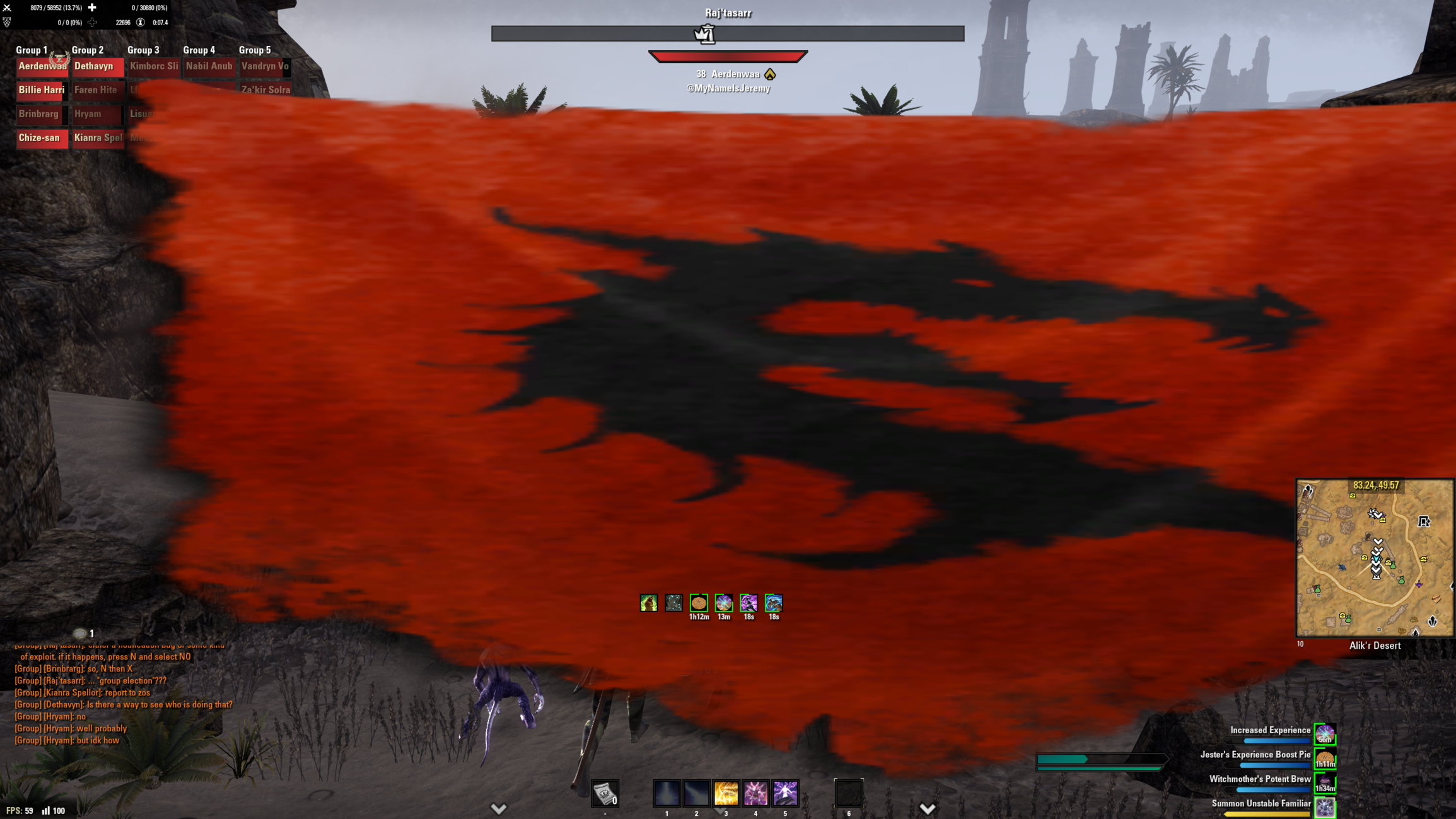The image size is (1456, 819).
Task: Expand the constellation buff icon details
Action: (673, 603)
